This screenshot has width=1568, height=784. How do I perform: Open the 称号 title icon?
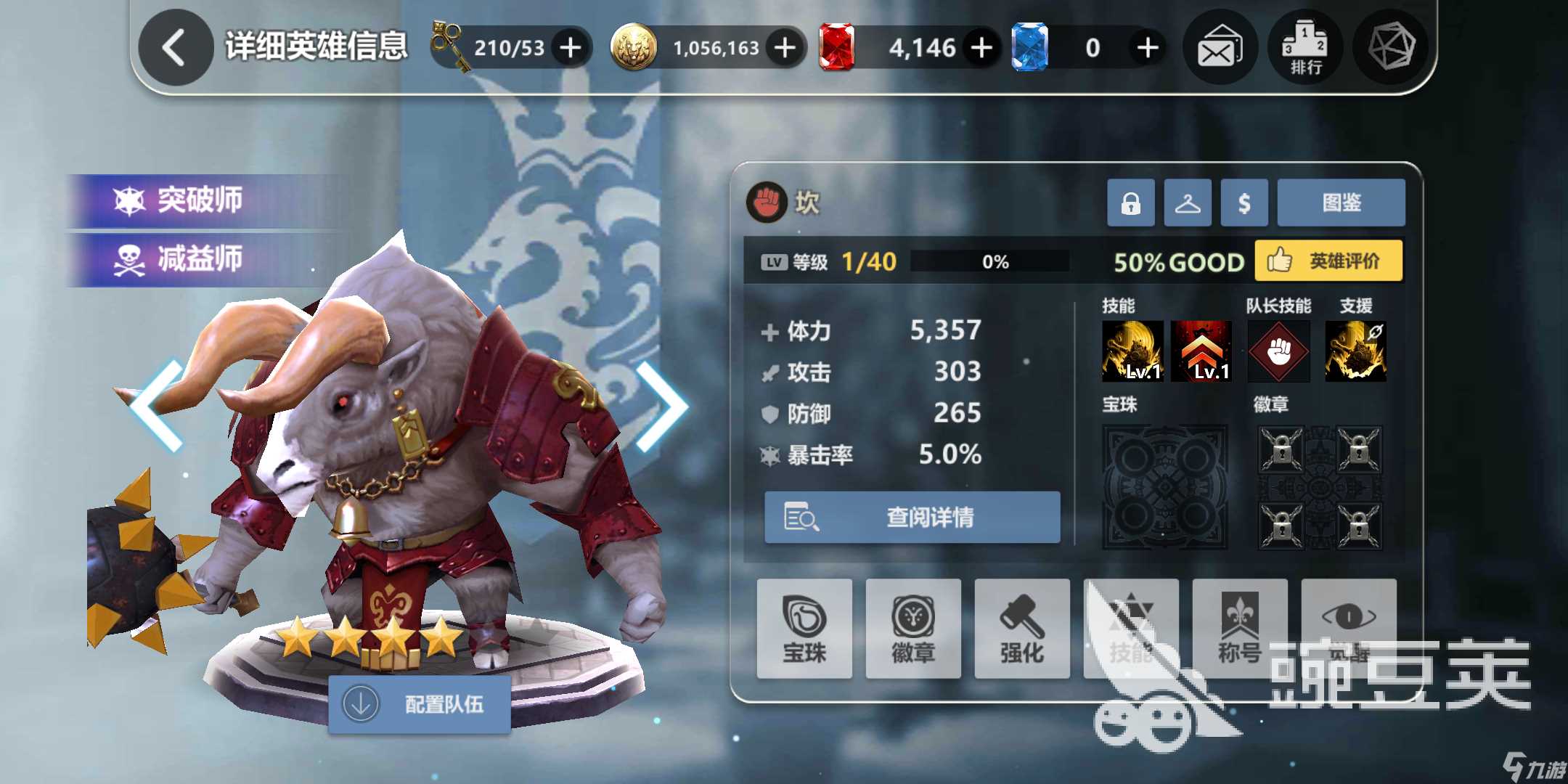tap(1240, 629)
